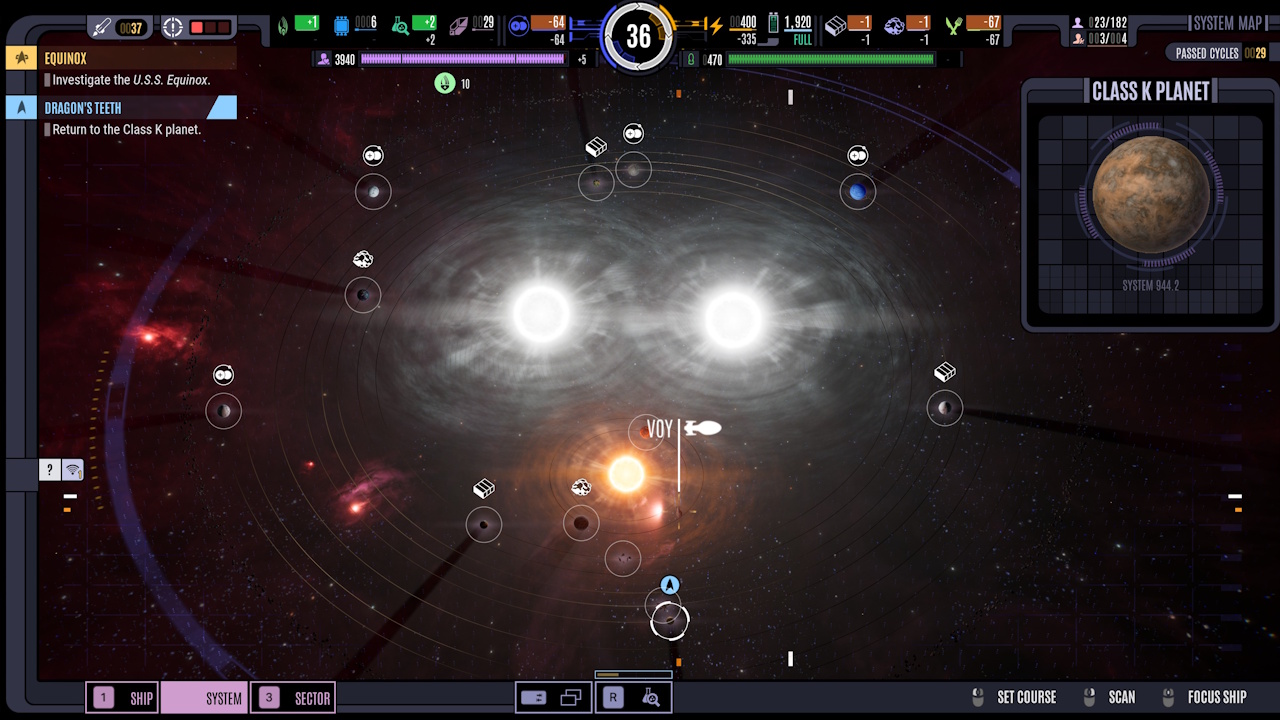Select the asteroid icon near the central star

pyautogui.click(x=580, y=487)
